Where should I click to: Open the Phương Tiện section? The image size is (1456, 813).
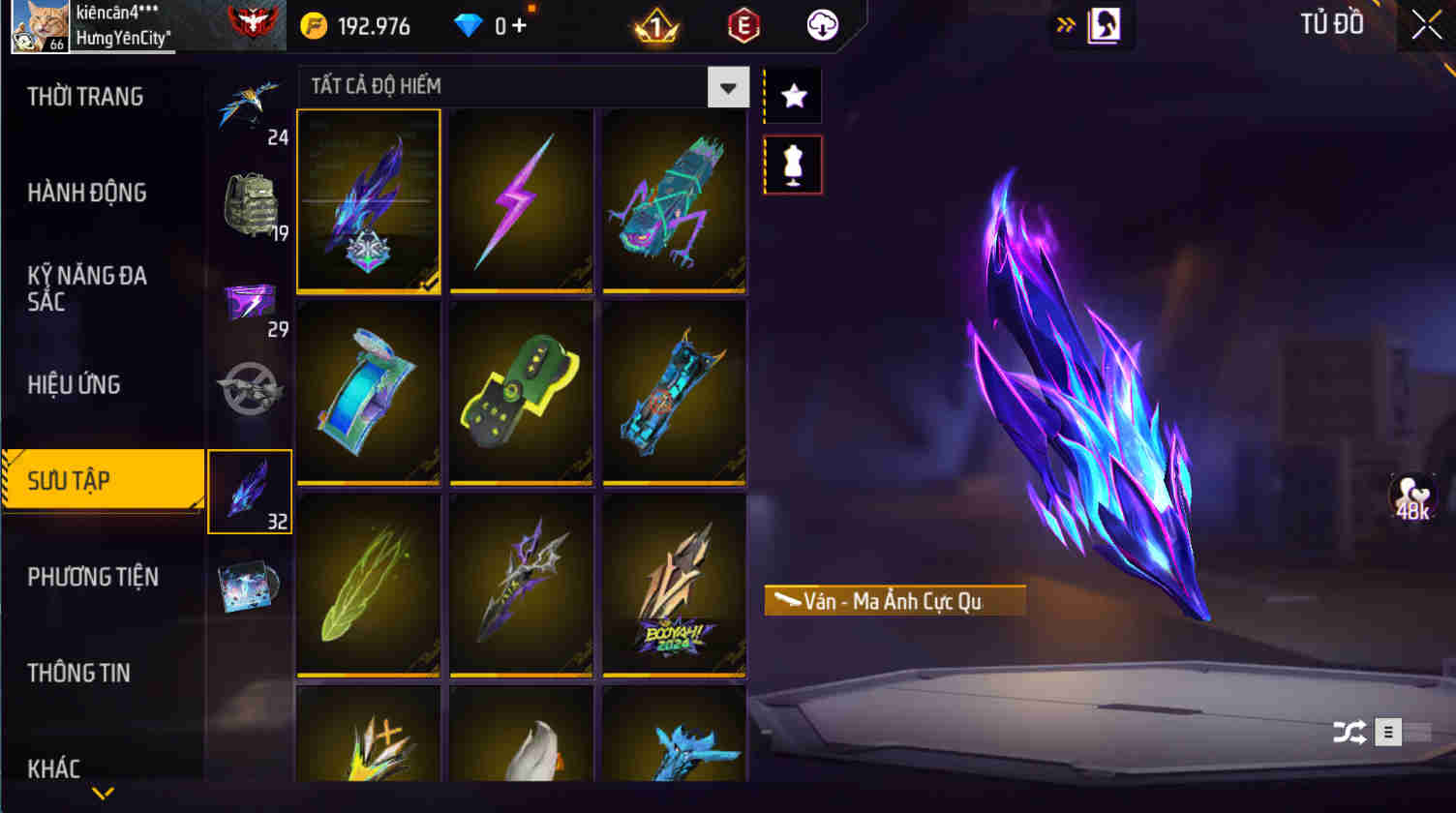tap(95, 577)
